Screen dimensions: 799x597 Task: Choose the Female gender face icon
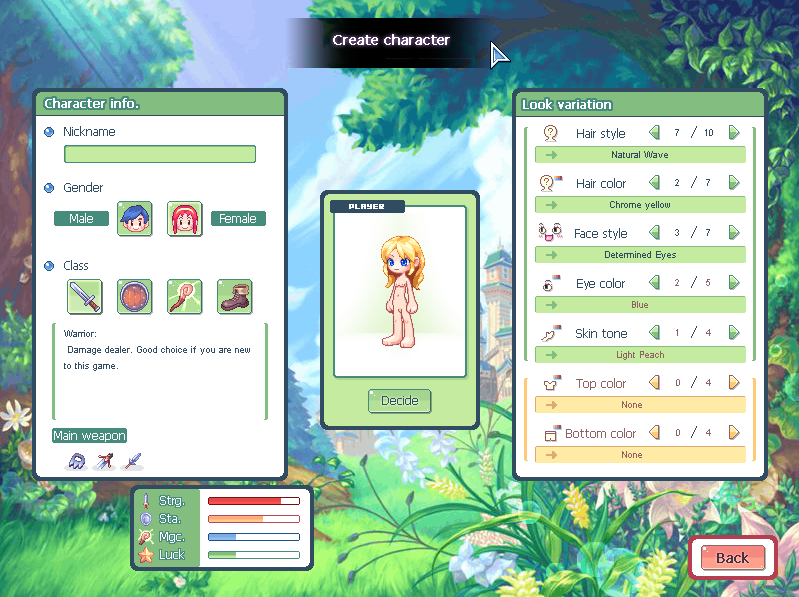coord(184,218)
